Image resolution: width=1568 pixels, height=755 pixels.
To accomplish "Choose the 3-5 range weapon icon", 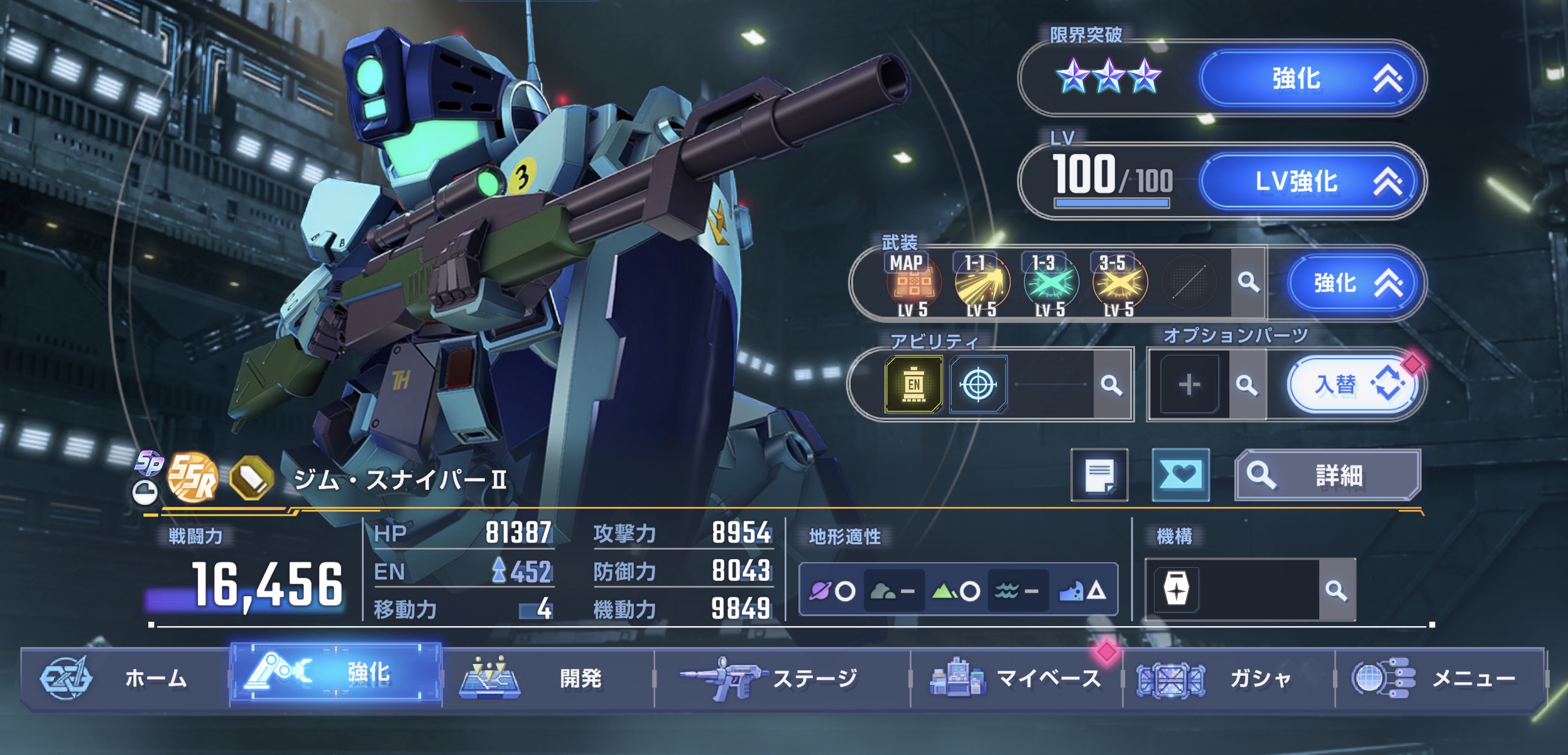I will click(1119, 284).
